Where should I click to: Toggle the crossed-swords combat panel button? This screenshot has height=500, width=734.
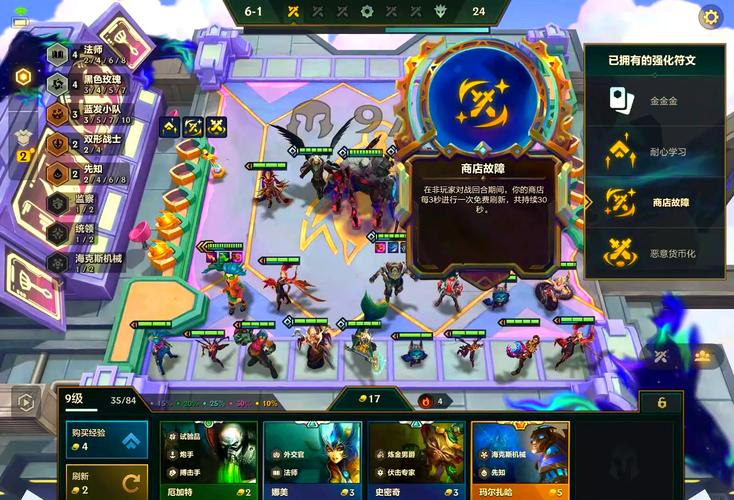(662, 355)
